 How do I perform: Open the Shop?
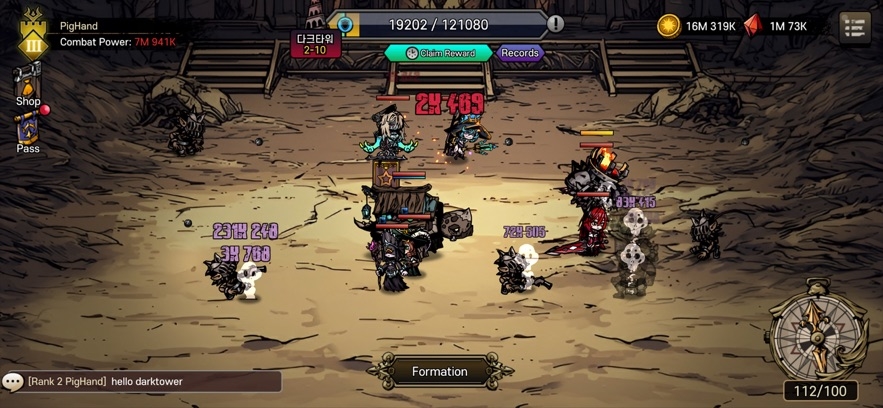click(28, 85)
